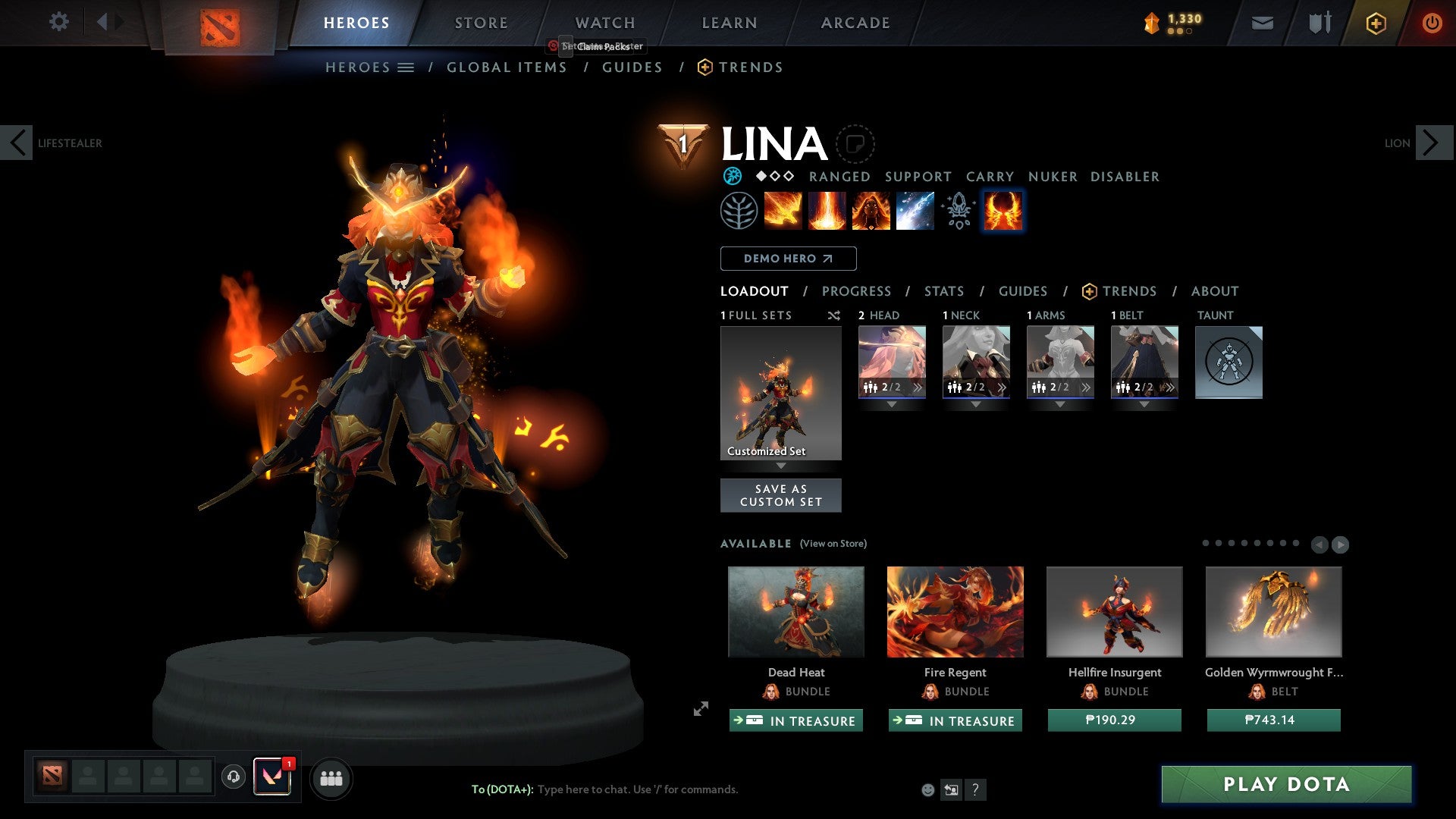The width and height of the screenshot is (1456, 819).
Task: Open the heroes hamburger menu in breadcrumb
Action: point(406,67)
